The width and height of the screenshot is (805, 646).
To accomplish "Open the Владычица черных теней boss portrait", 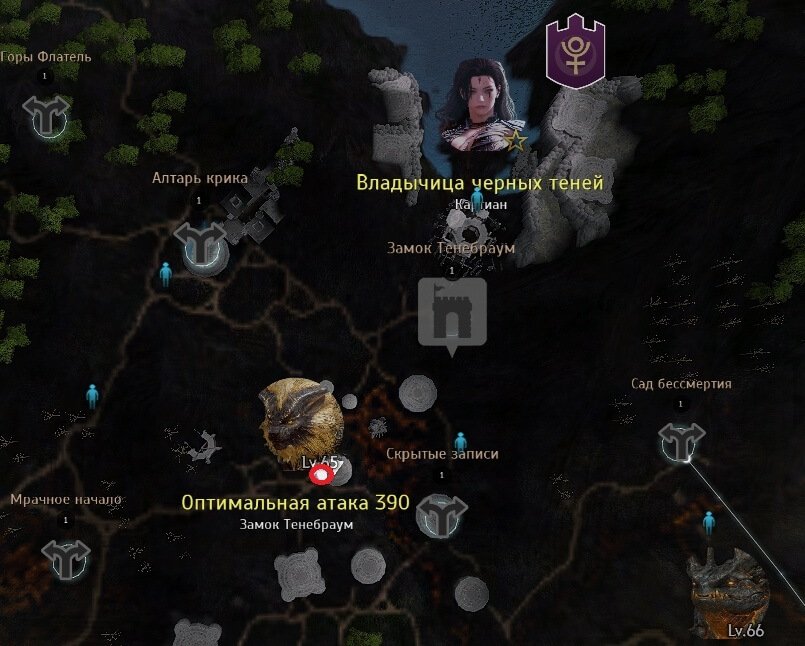I will [480, 105].
